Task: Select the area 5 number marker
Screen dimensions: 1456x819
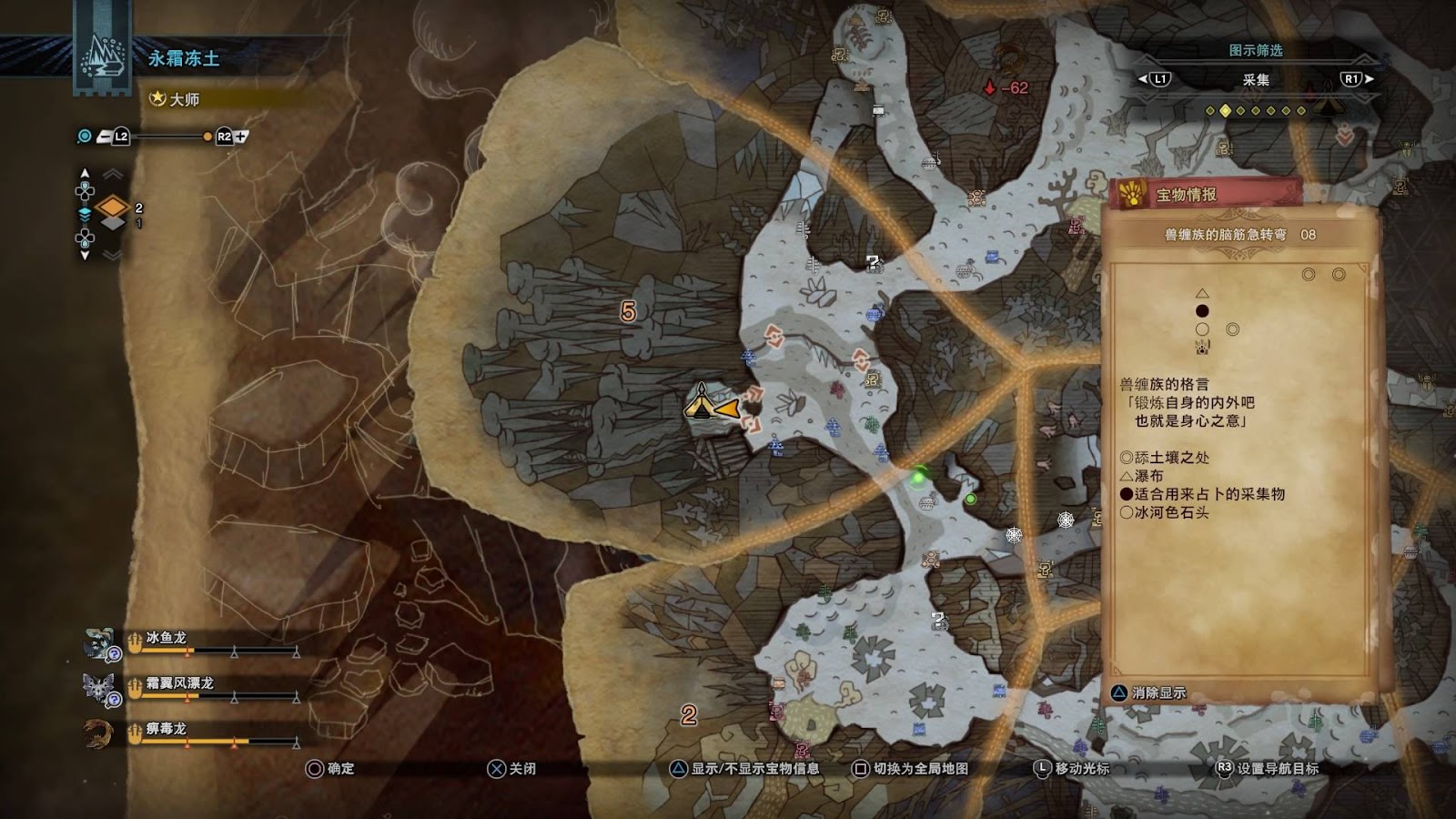Action: 628,312
